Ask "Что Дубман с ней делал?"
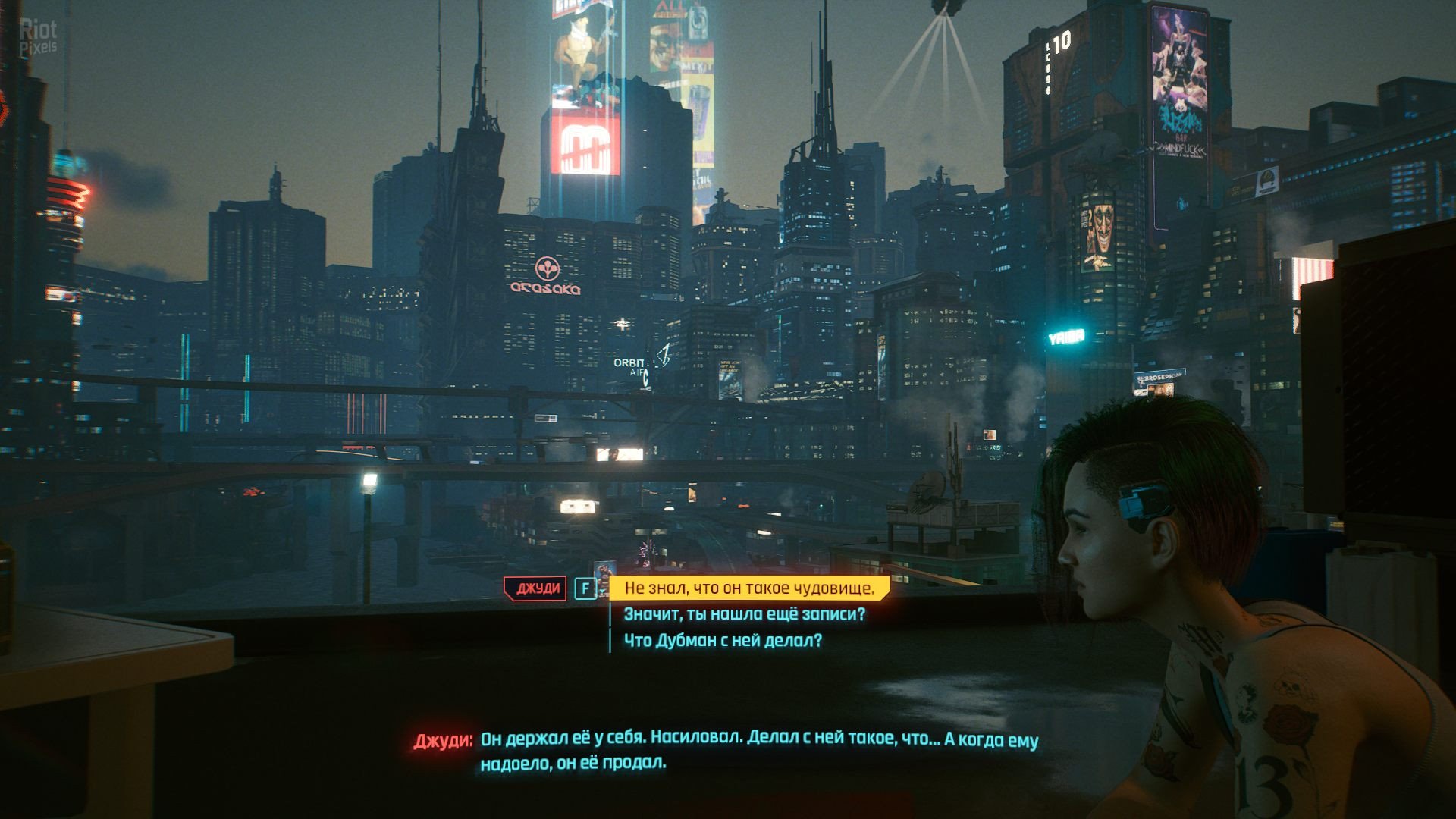 (723, 641)
